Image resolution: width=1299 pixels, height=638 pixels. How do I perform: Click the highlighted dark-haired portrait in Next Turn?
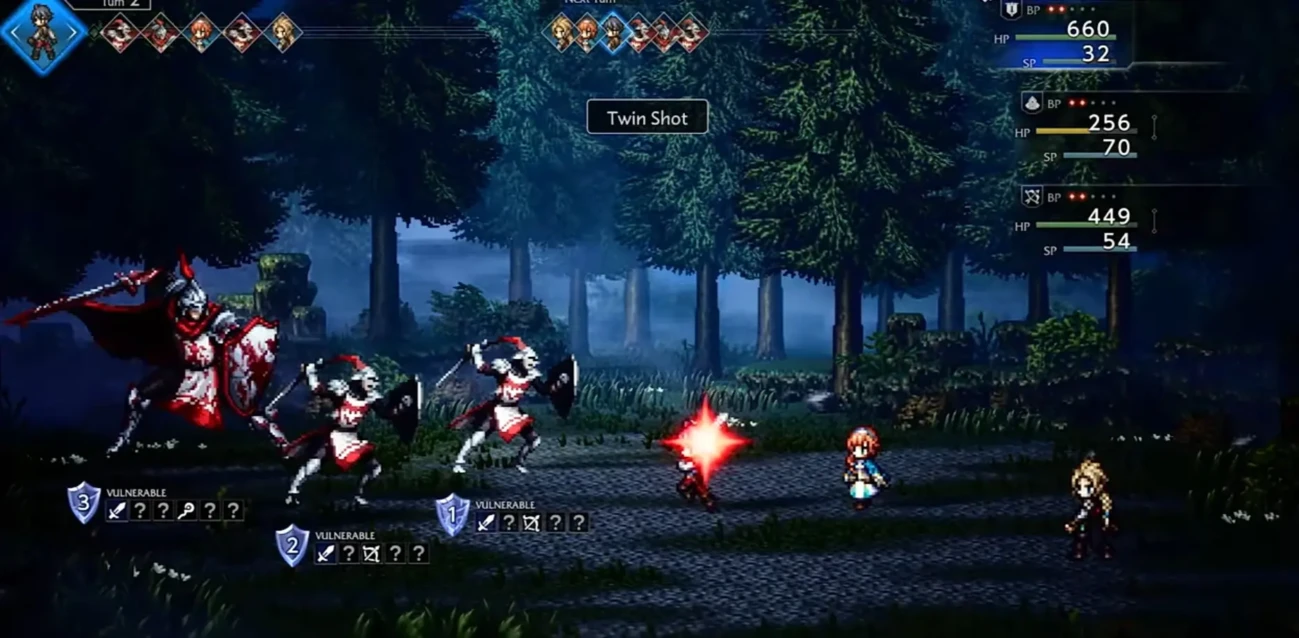[x=613, y=33]
